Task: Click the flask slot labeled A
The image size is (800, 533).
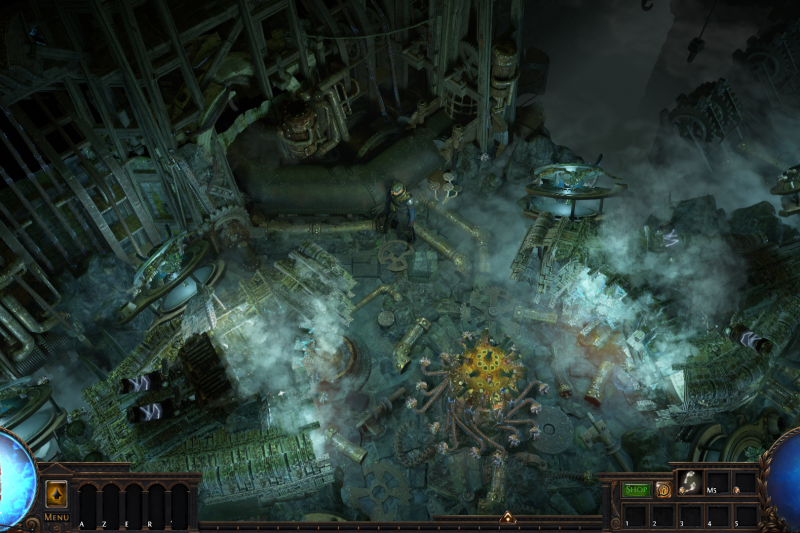Action: [86, 504]
